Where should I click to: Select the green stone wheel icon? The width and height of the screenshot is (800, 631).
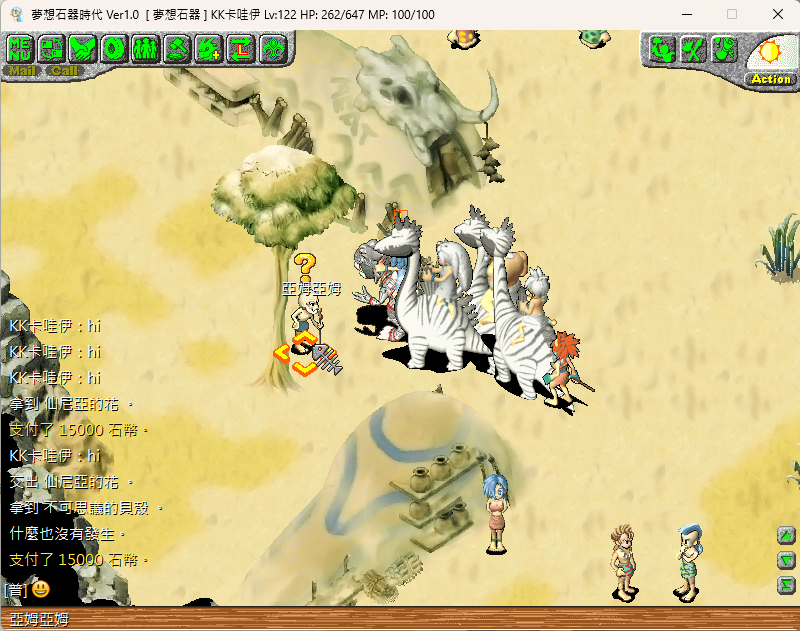tap(114, 48)
